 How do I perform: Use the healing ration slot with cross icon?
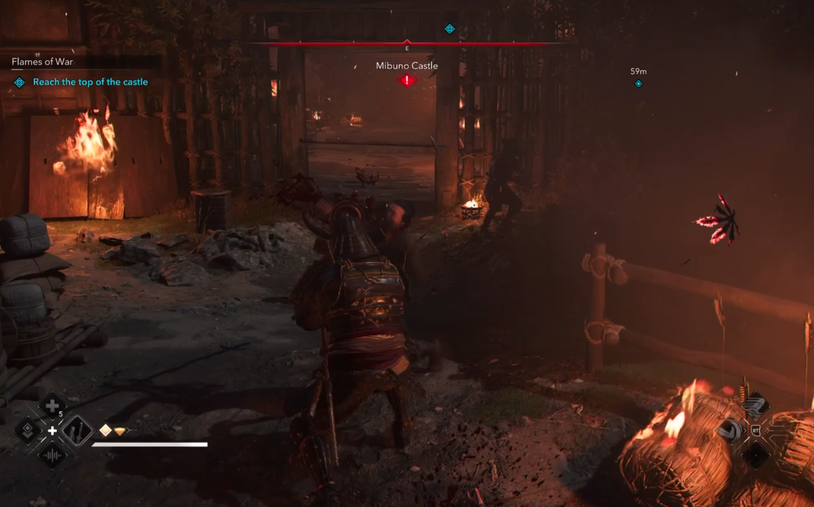coord(52,406)
